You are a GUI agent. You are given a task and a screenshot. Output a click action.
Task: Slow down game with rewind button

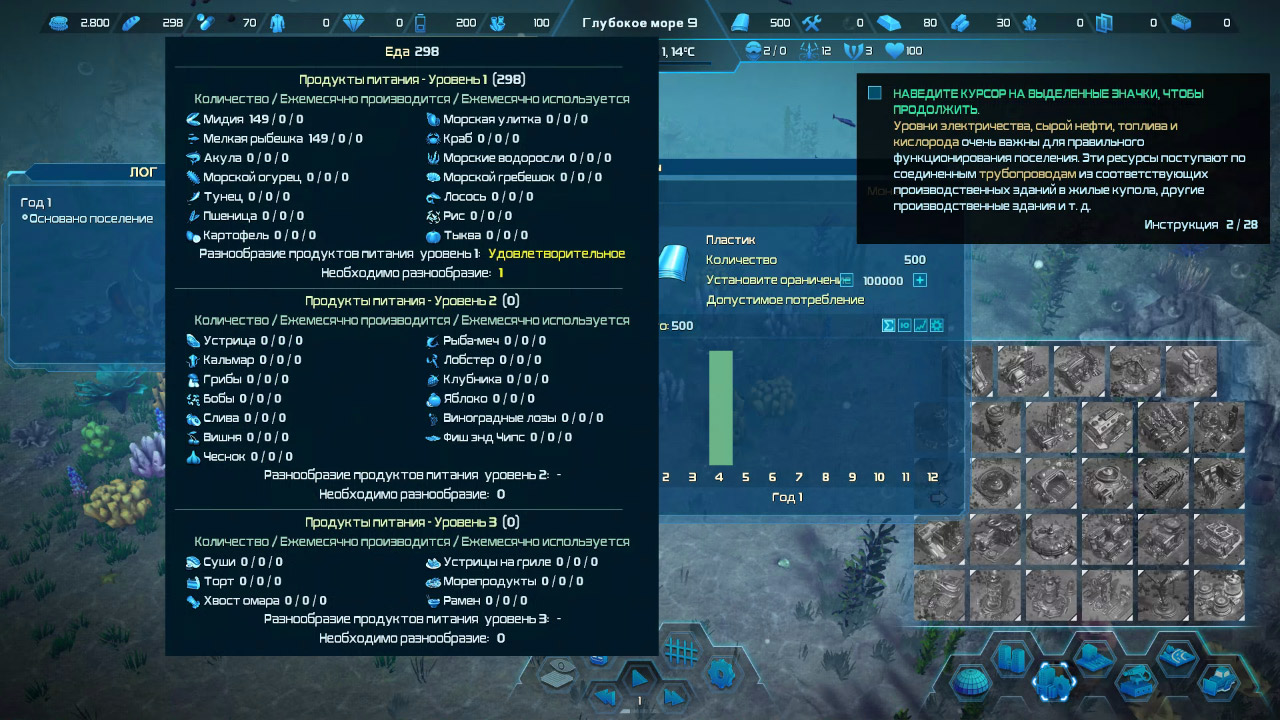point(605,696)
